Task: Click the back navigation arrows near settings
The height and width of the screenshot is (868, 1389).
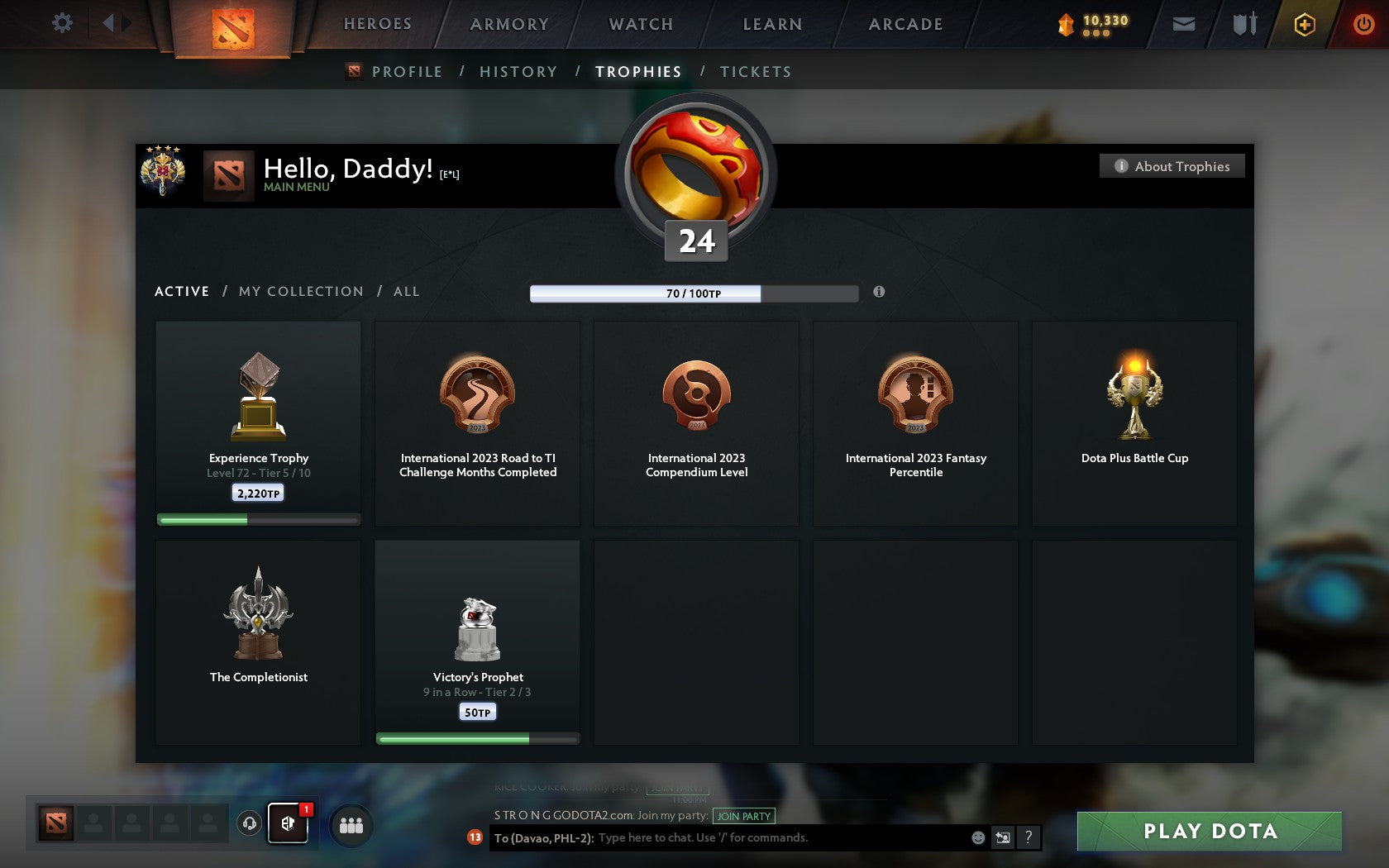Action: 112,23
